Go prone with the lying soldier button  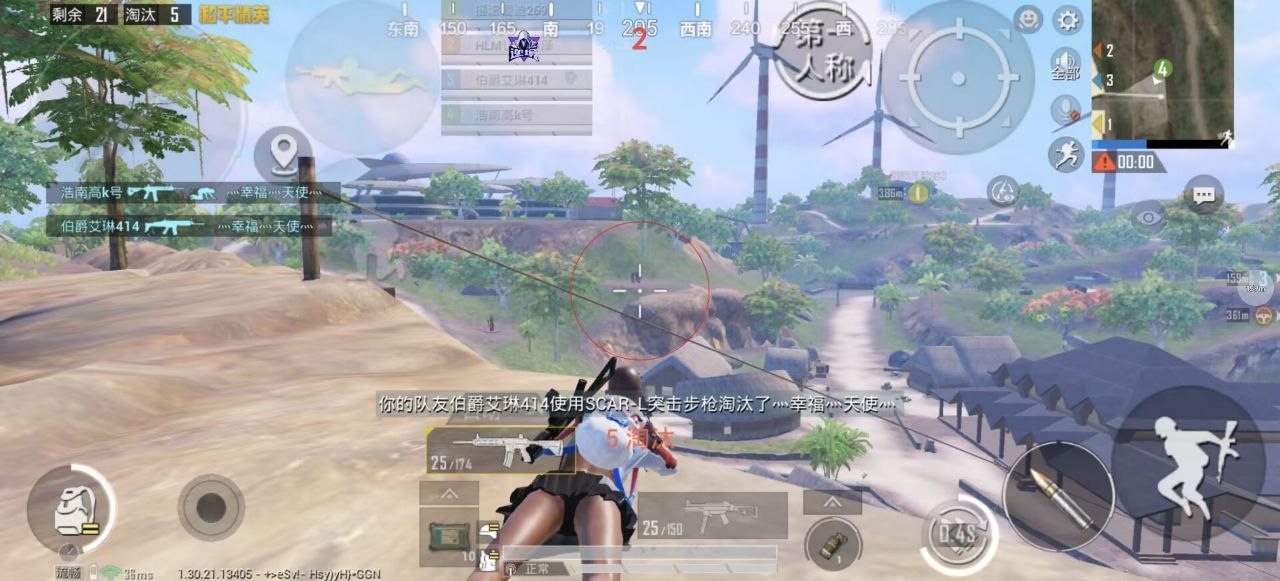coord(357,77)
